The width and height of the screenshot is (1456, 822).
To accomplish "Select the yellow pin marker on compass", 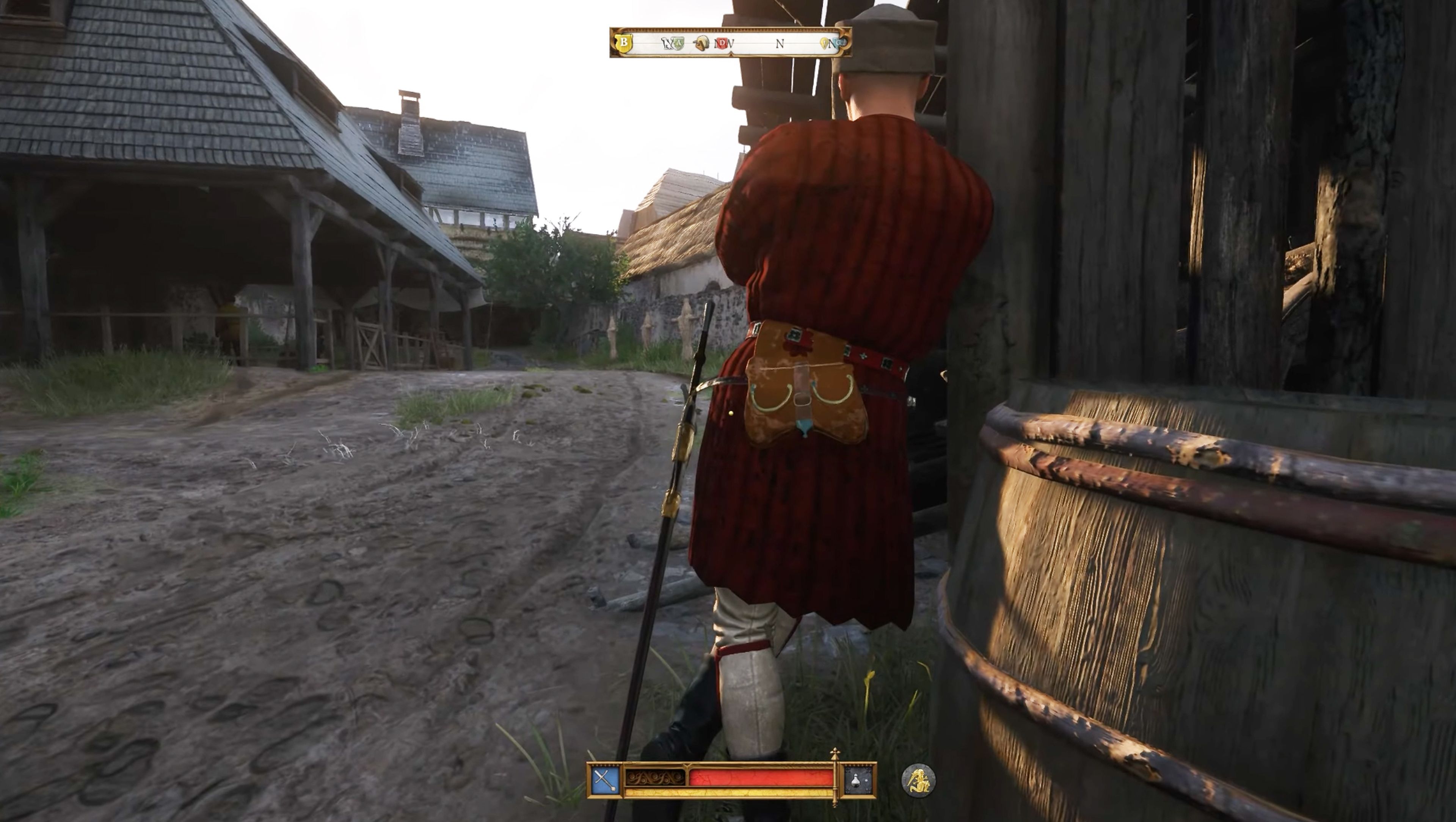I will (824, 43).
